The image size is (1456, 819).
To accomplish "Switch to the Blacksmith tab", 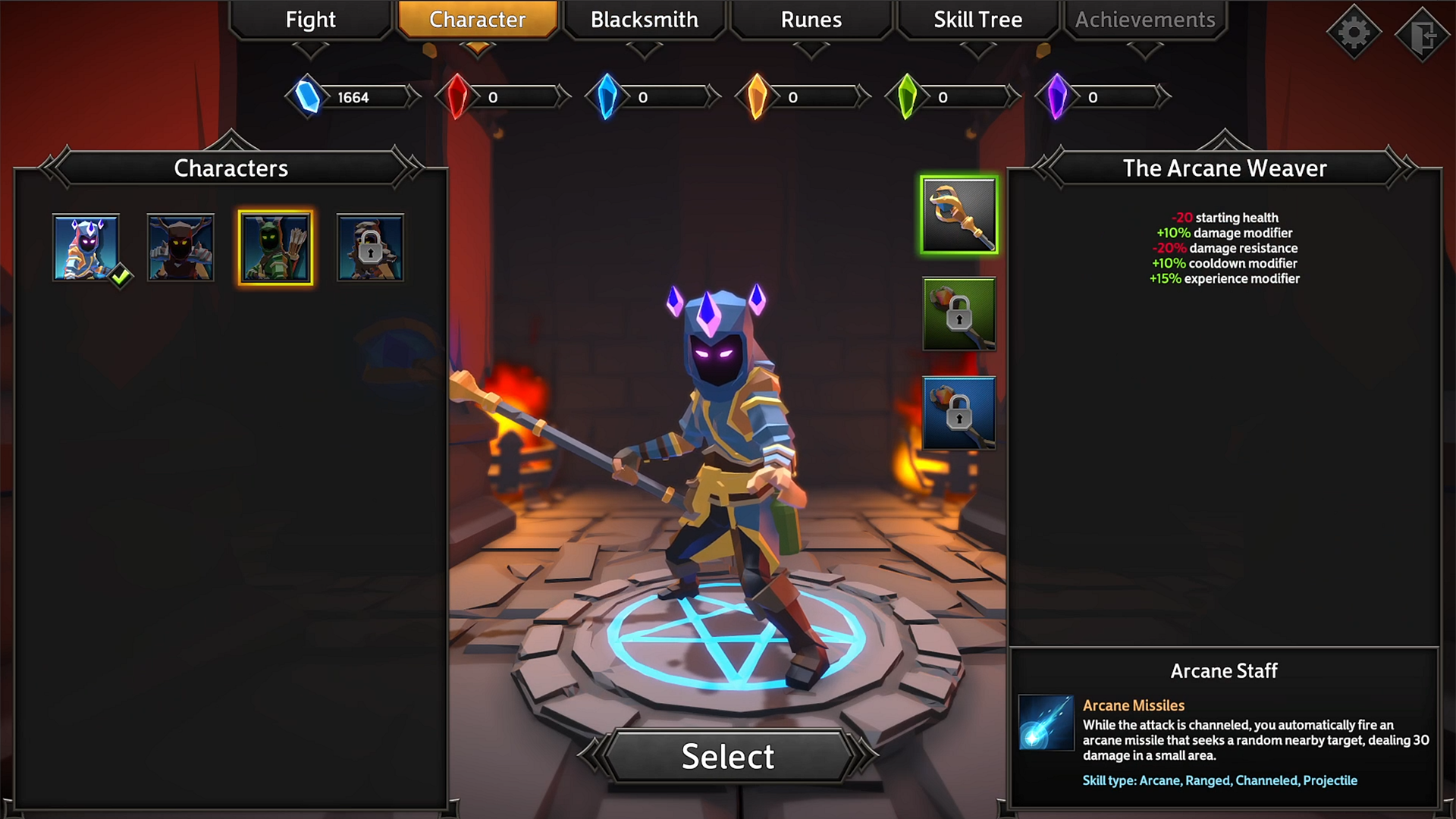I will pyautogui.click(x=644, y=20).
